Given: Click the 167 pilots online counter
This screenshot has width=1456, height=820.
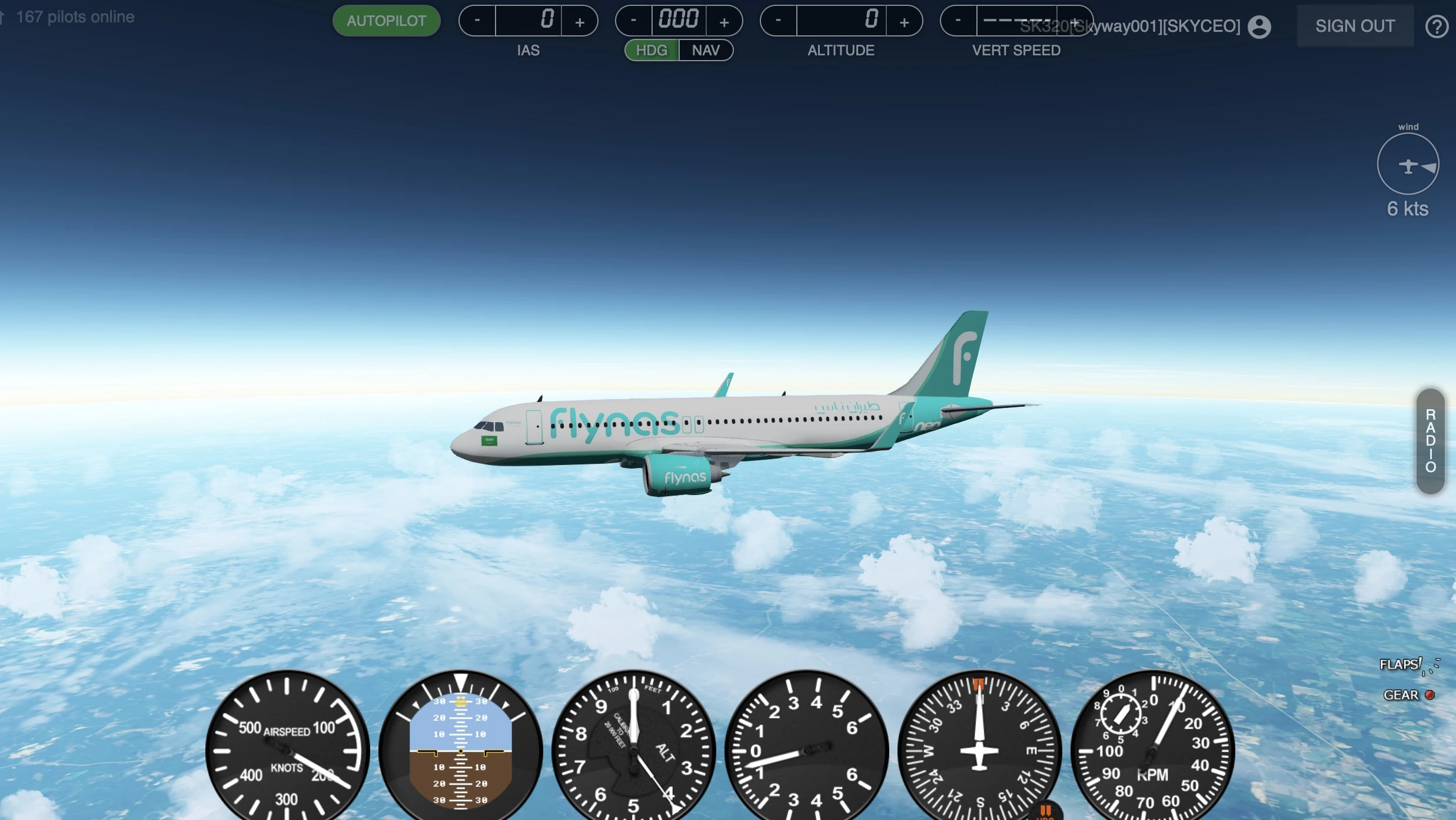Looking at the screenshot, I should pos(75,16).
